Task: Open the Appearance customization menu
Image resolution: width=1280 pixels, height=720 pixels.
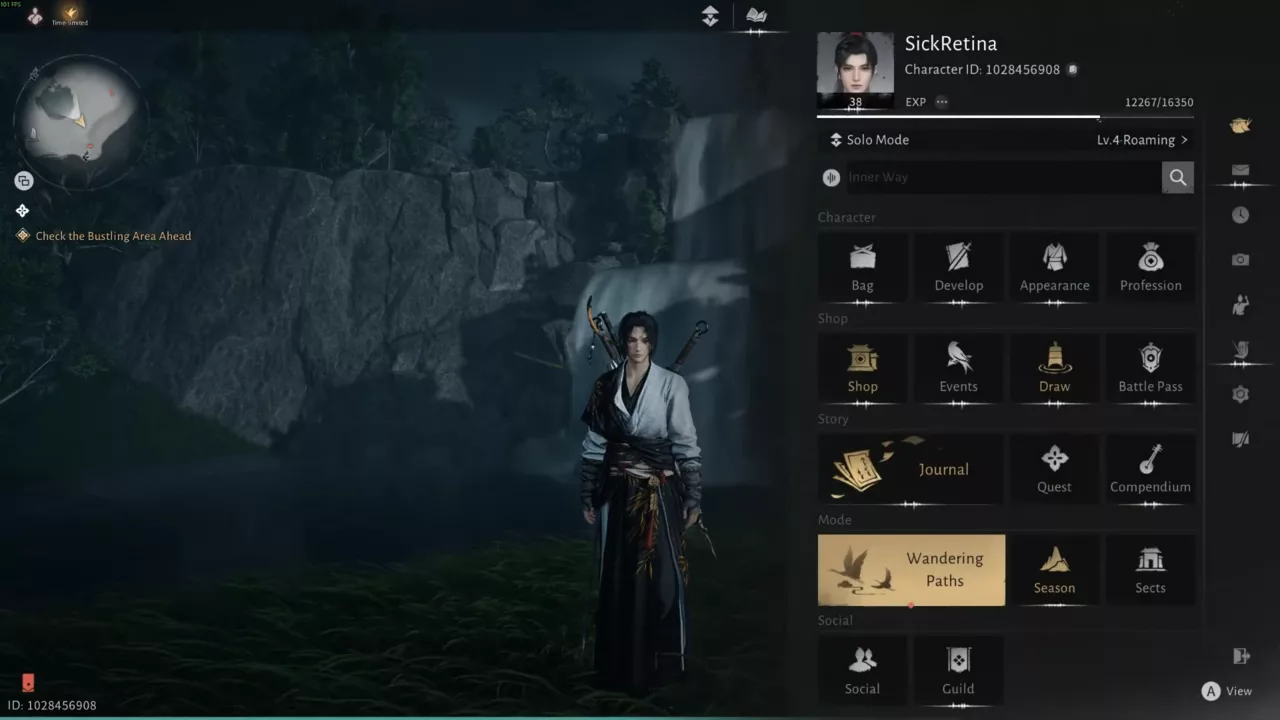Action: [1054, 266]
